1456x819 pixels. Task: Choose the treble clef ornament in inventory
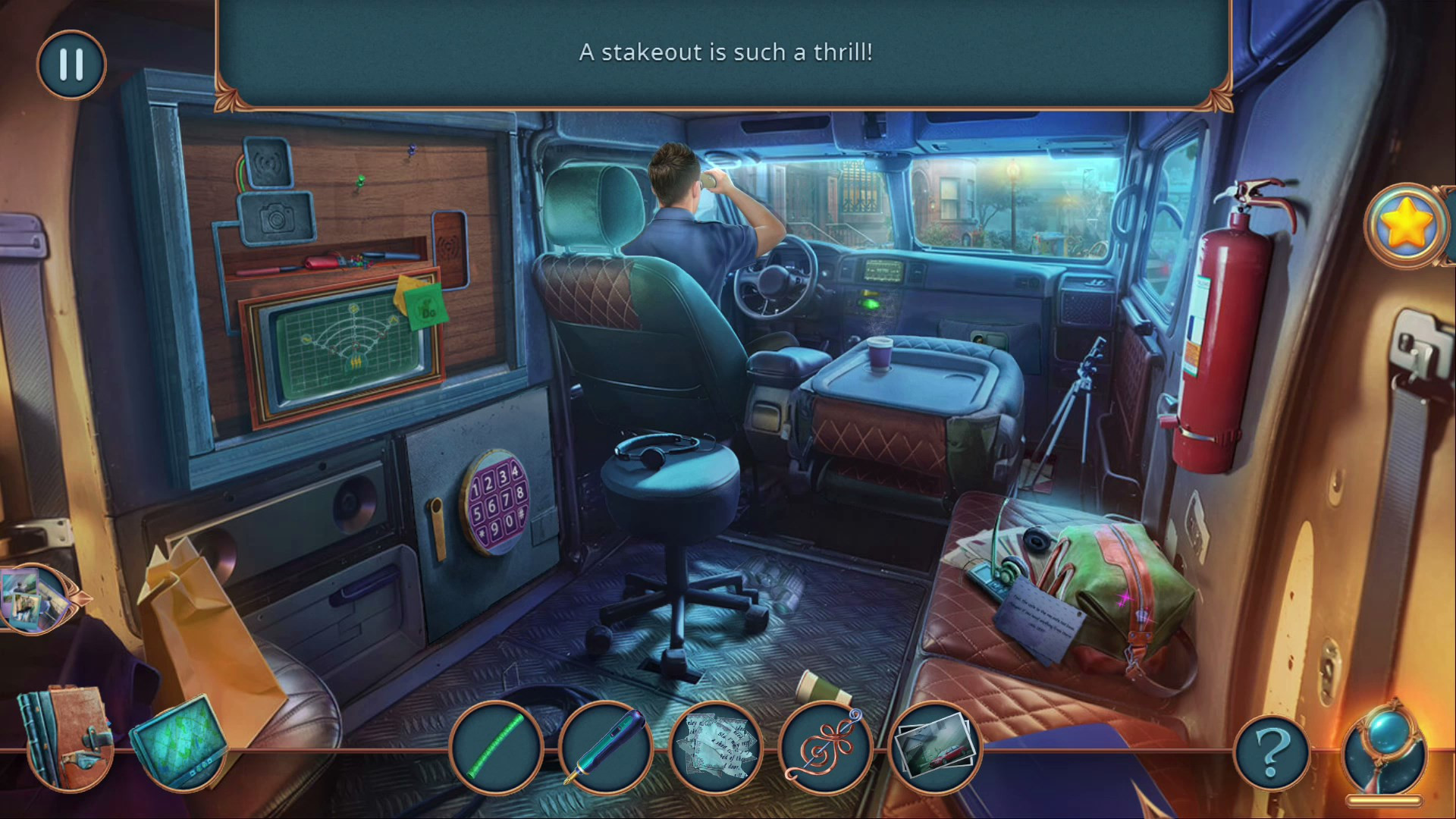click(x=824, y=746)
